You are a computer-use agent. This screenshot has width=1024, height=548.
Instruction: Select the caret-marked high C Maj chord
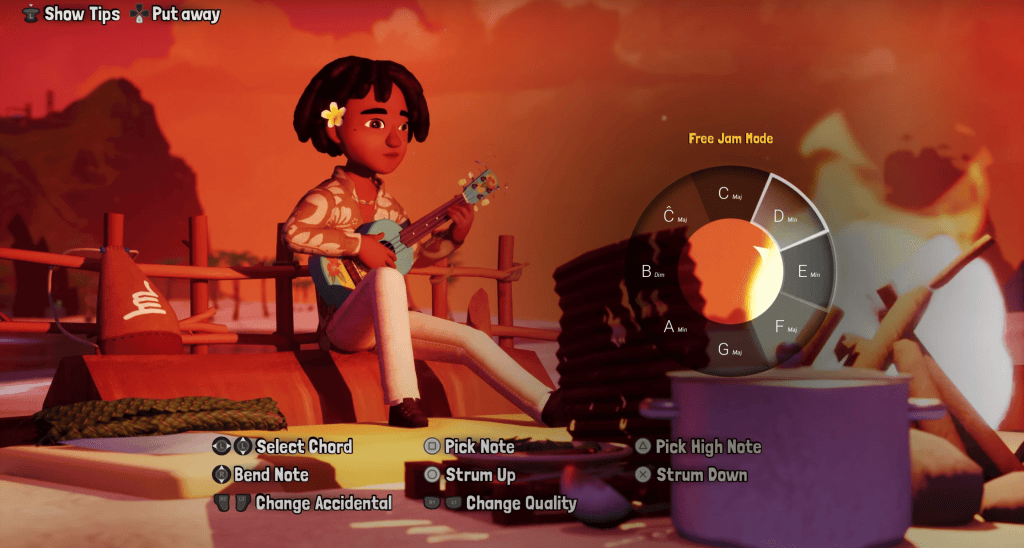click(x=672, y=214)
